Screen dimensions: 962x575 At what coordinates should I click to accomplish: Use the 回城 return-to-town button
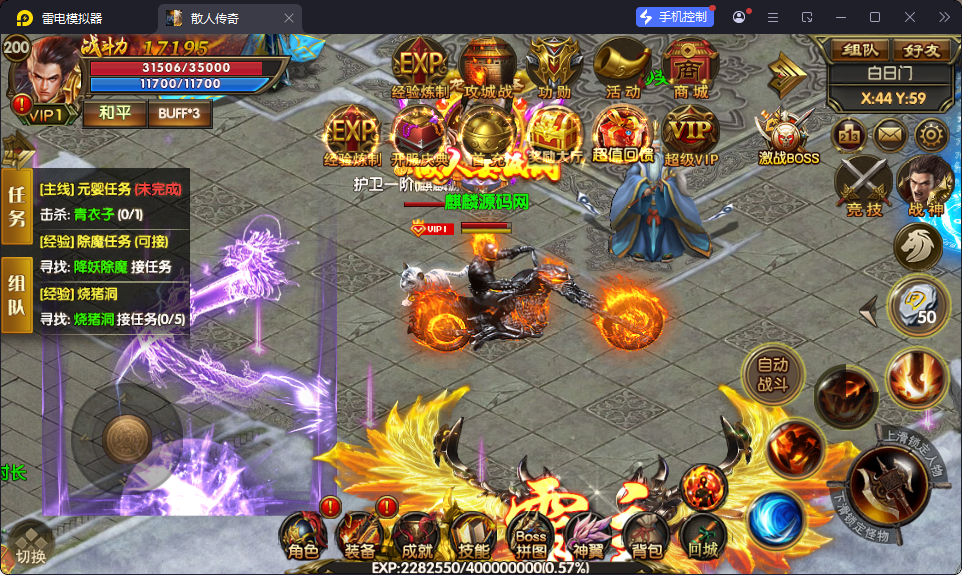point(704,537)
